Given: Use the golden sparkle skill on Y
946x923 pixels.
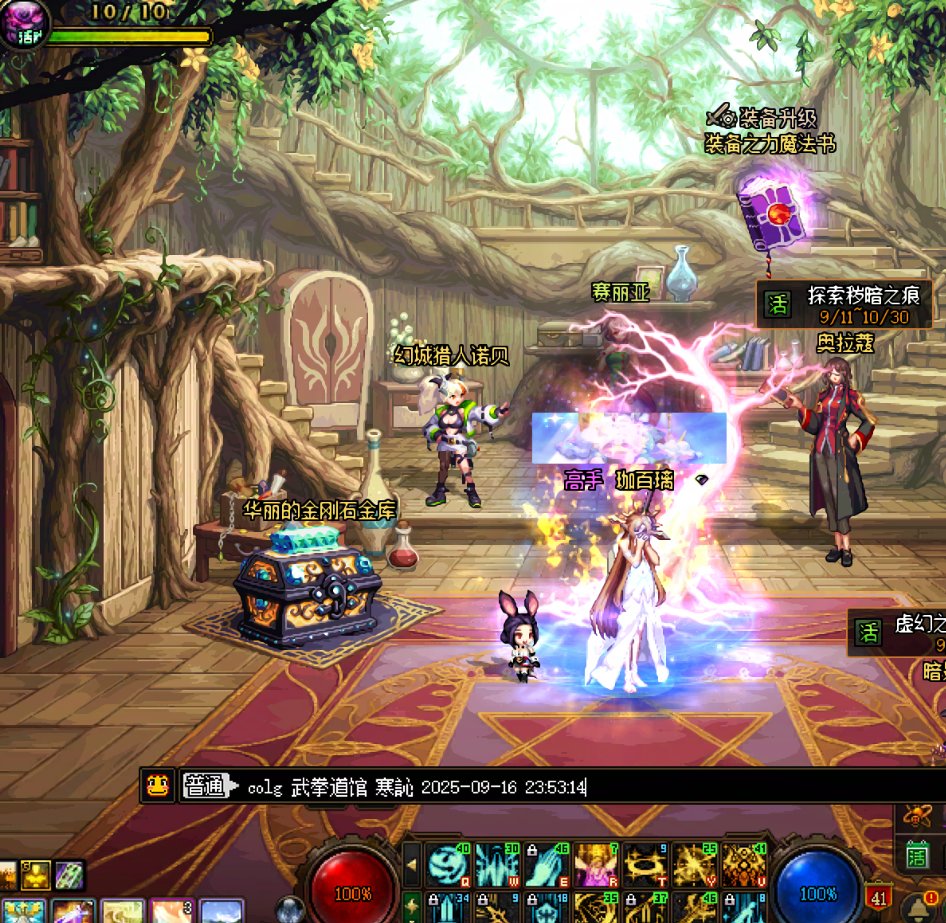Looking at the screenshot, I should point(694,864).
